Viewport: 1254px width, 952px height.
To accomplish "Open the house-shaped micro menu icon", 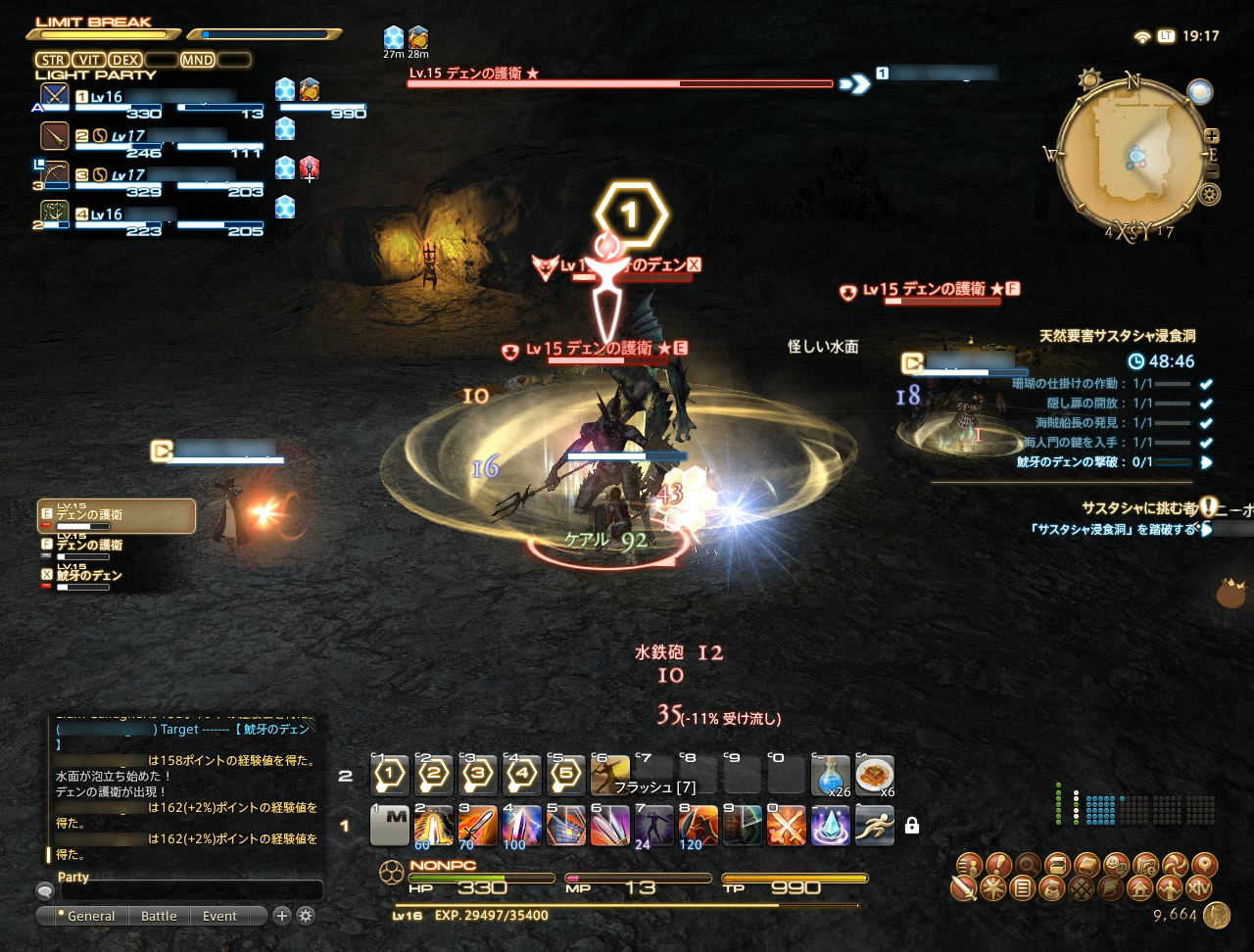I will click(x=1138, y=888).
